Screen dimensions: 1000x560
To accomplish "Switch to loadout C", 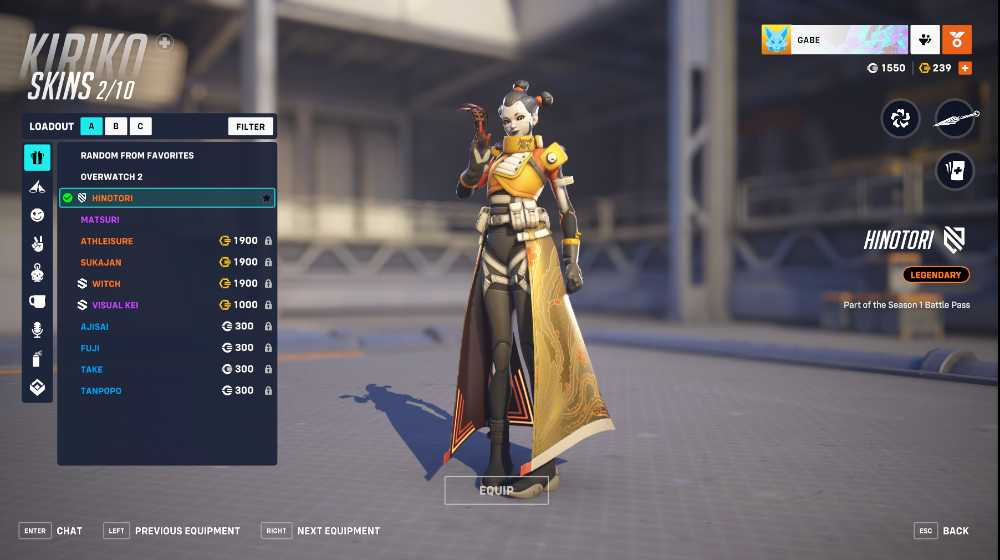I will point(141,127).
